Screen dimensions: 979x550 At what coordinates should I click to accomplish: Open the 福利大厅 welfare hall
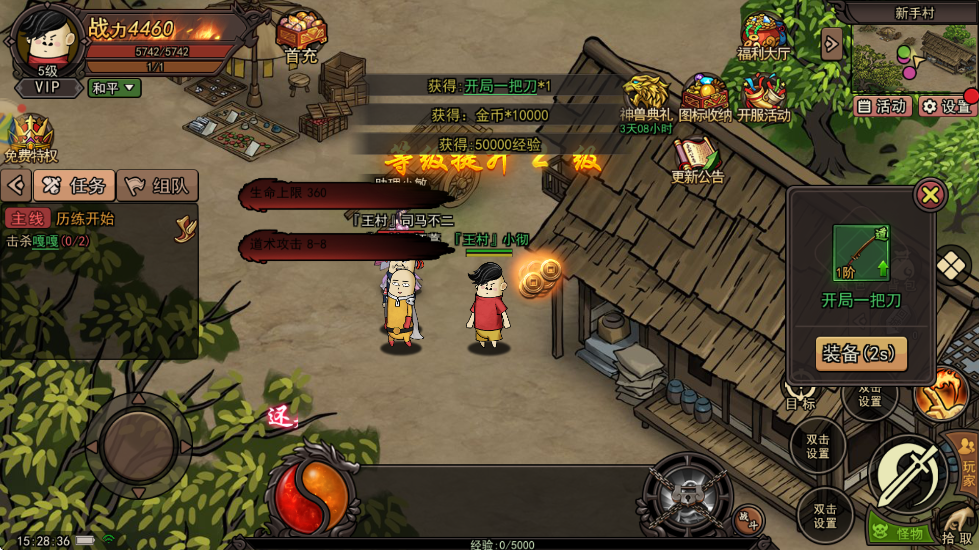[764, 35]
